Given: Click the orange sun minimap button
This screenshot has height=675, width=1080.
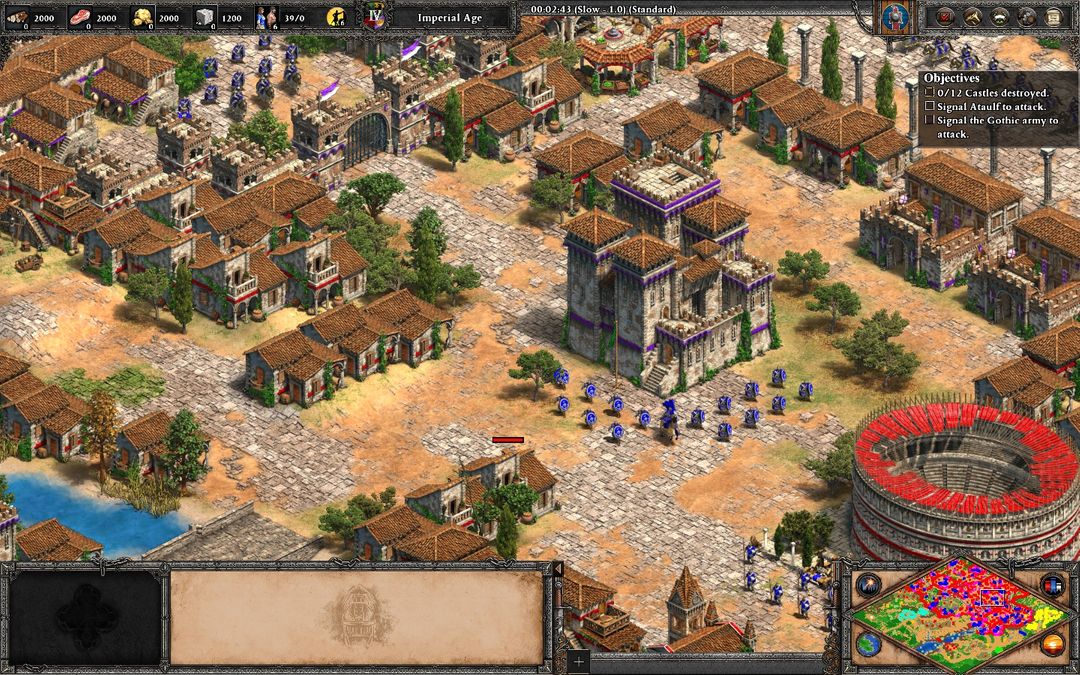Looking at the screenshot, I should pos(1051,643).
